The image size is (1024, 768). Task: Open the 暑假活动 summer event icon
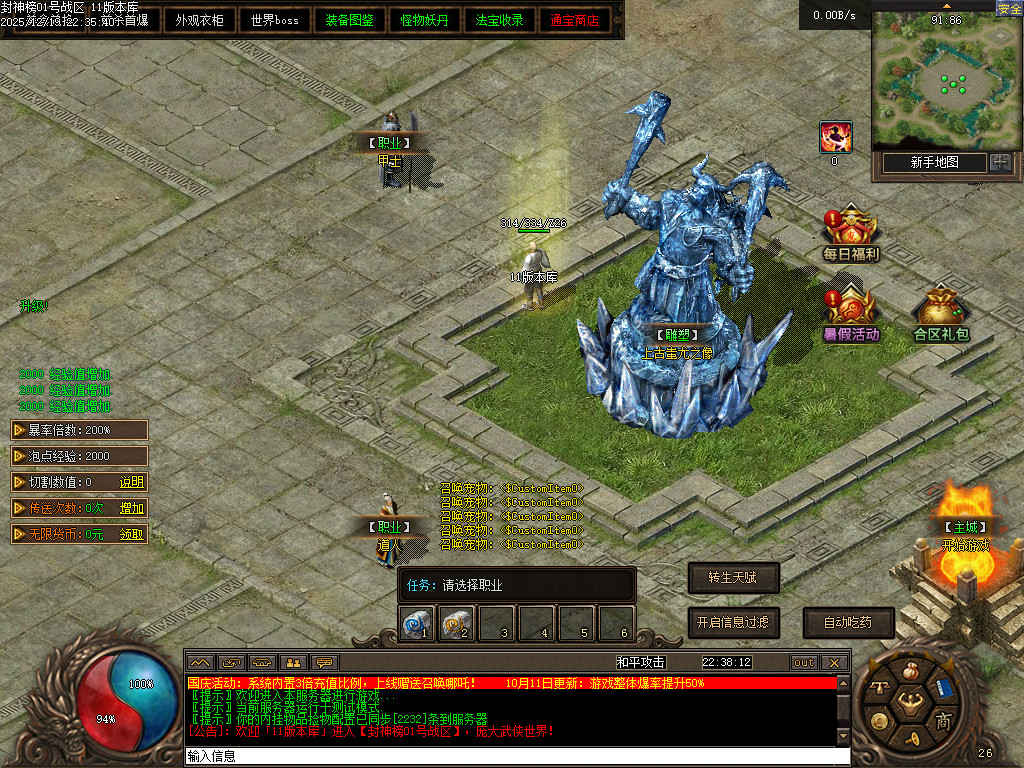click(x=851, y=314)
